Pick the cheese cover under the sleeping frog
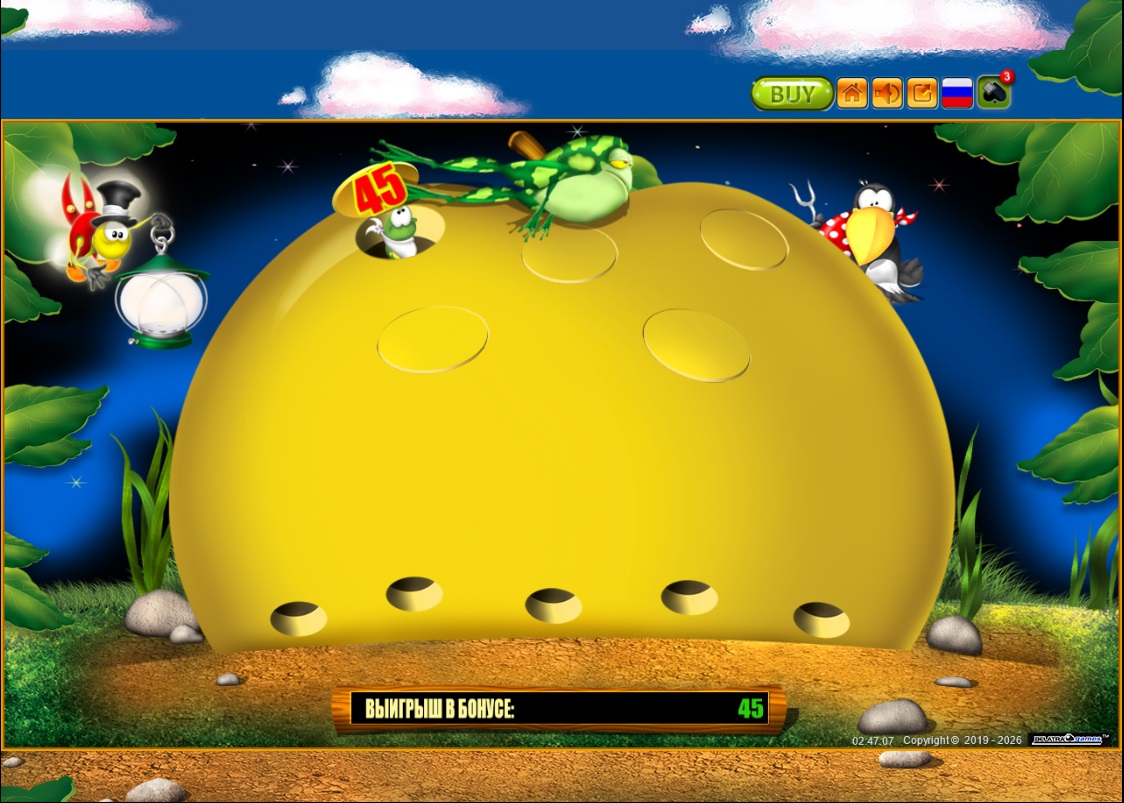Screen dimensions: 1124x803 (x=570, y=255)
